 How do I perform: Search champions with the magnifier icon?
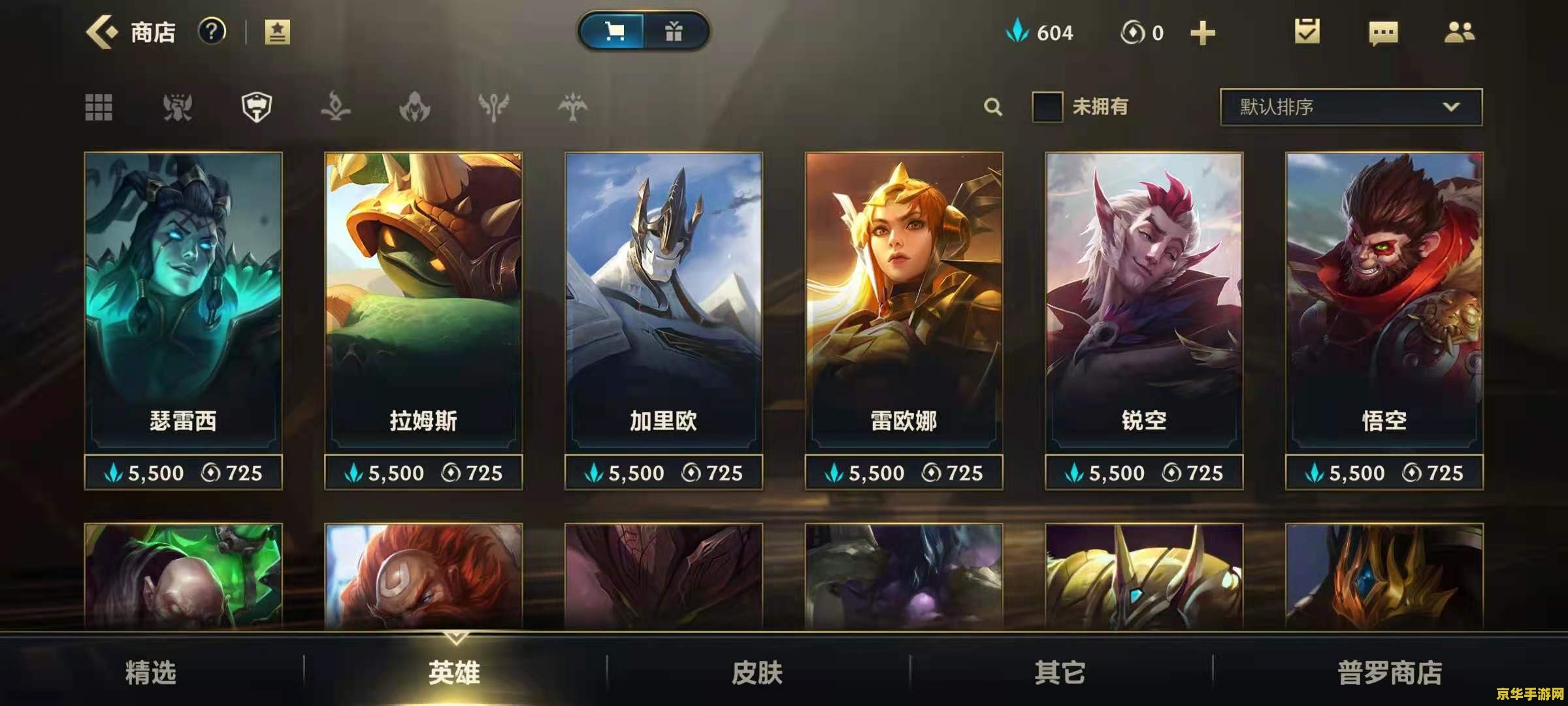992,107
